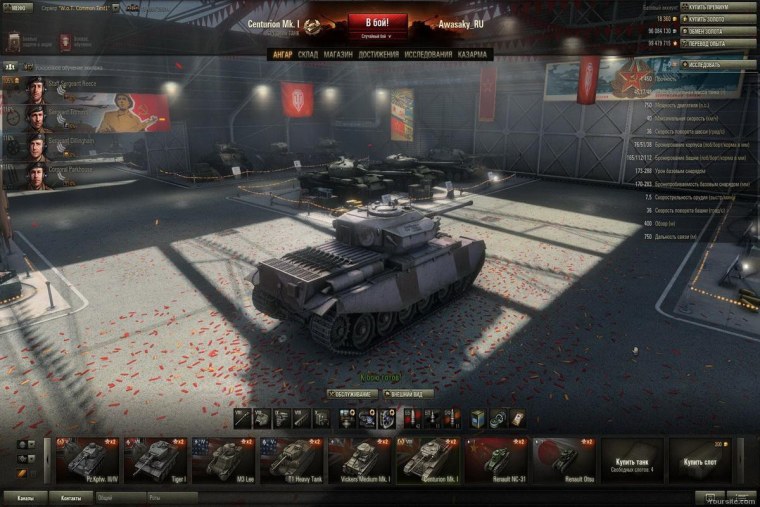Screen dimensions: 760x507
Task: Open the «Внешний вид» customization
Action: (410, 394)
